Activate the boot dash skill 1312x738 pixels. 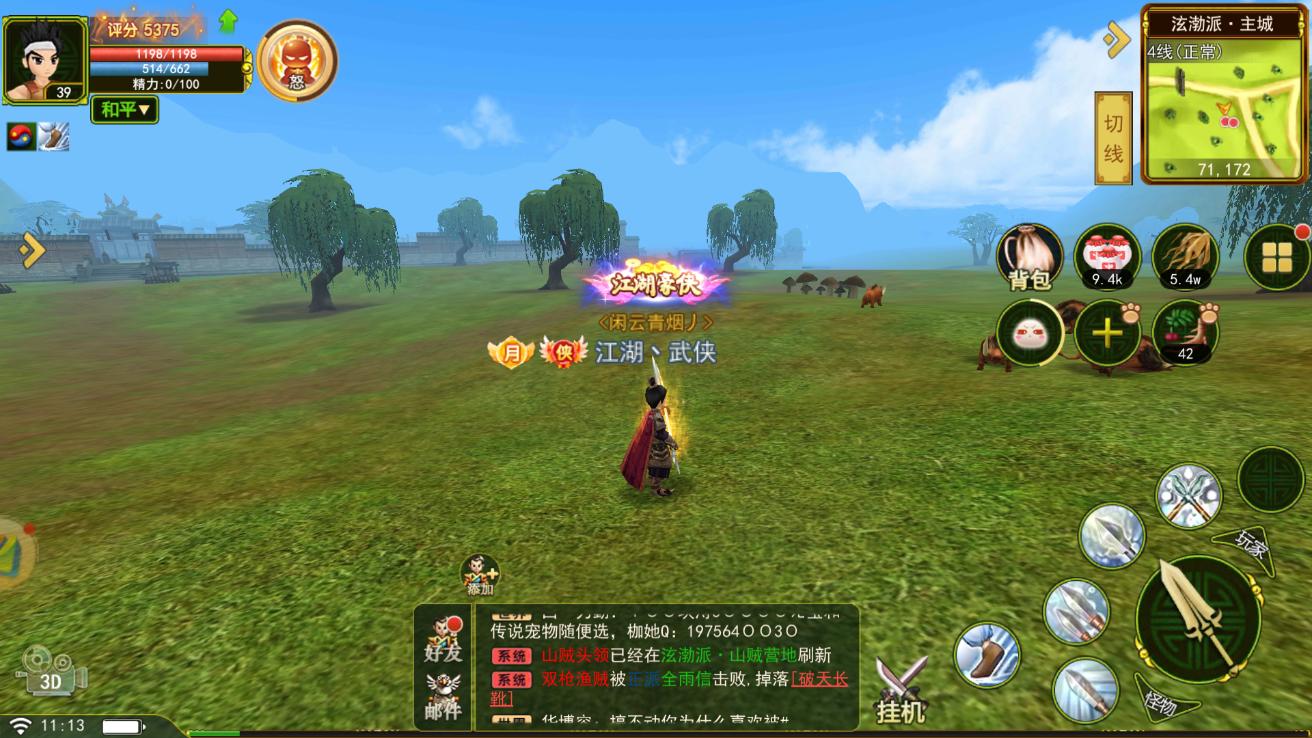[x=987, y=655]
